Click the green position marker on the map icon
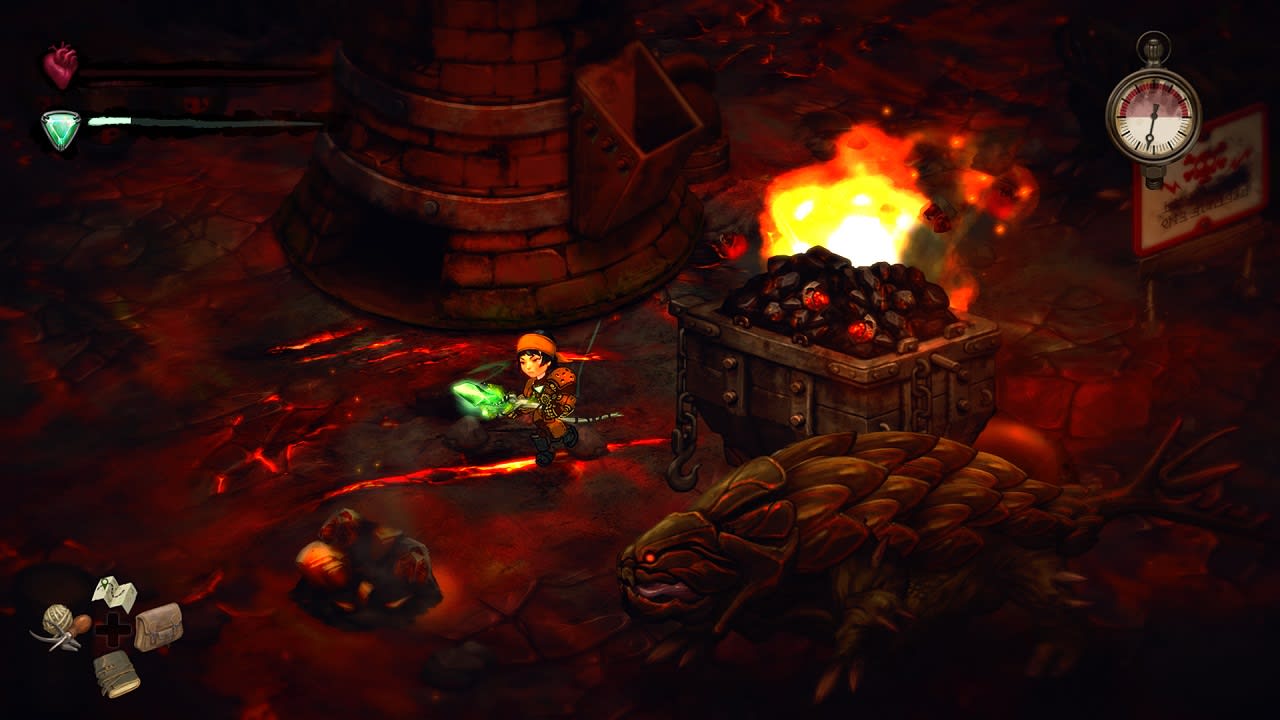The width and height of the screenshot is (1280, 720). (104, 583)
